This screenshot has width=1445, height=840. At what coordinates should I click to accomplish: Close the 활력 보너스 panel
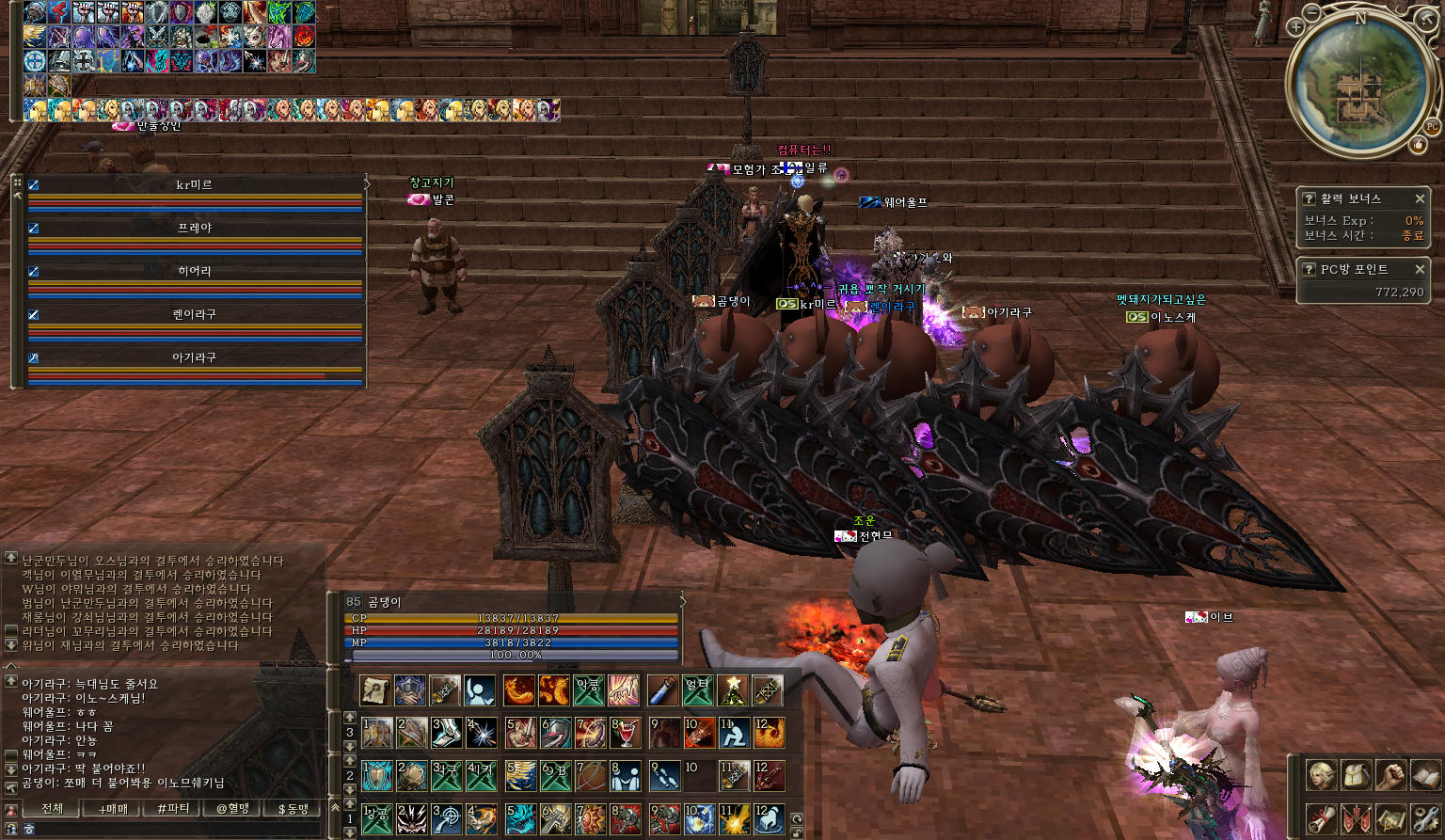point(1420,198)
